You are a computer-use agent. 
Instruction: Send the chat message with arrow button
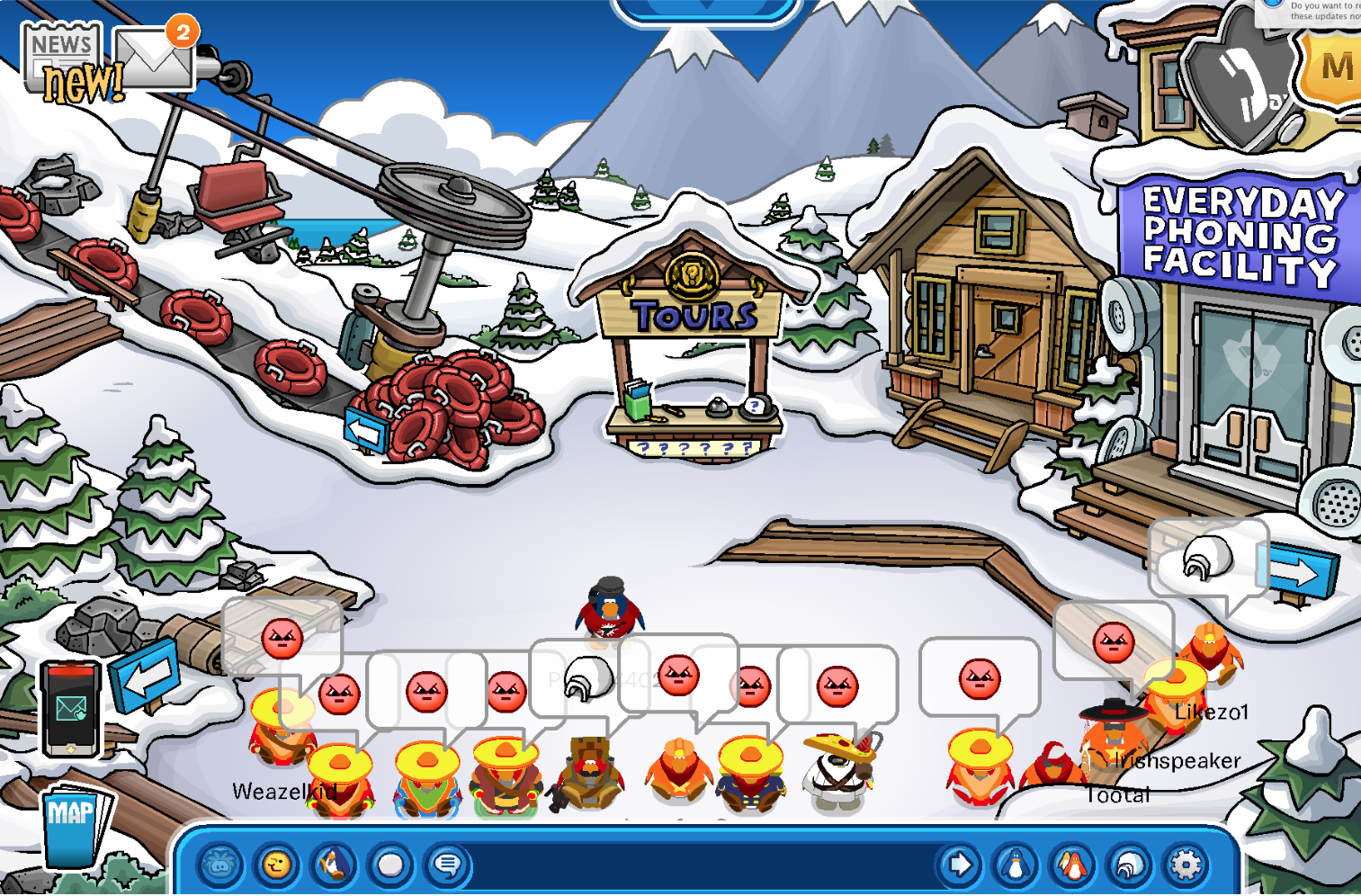[959, 865]
